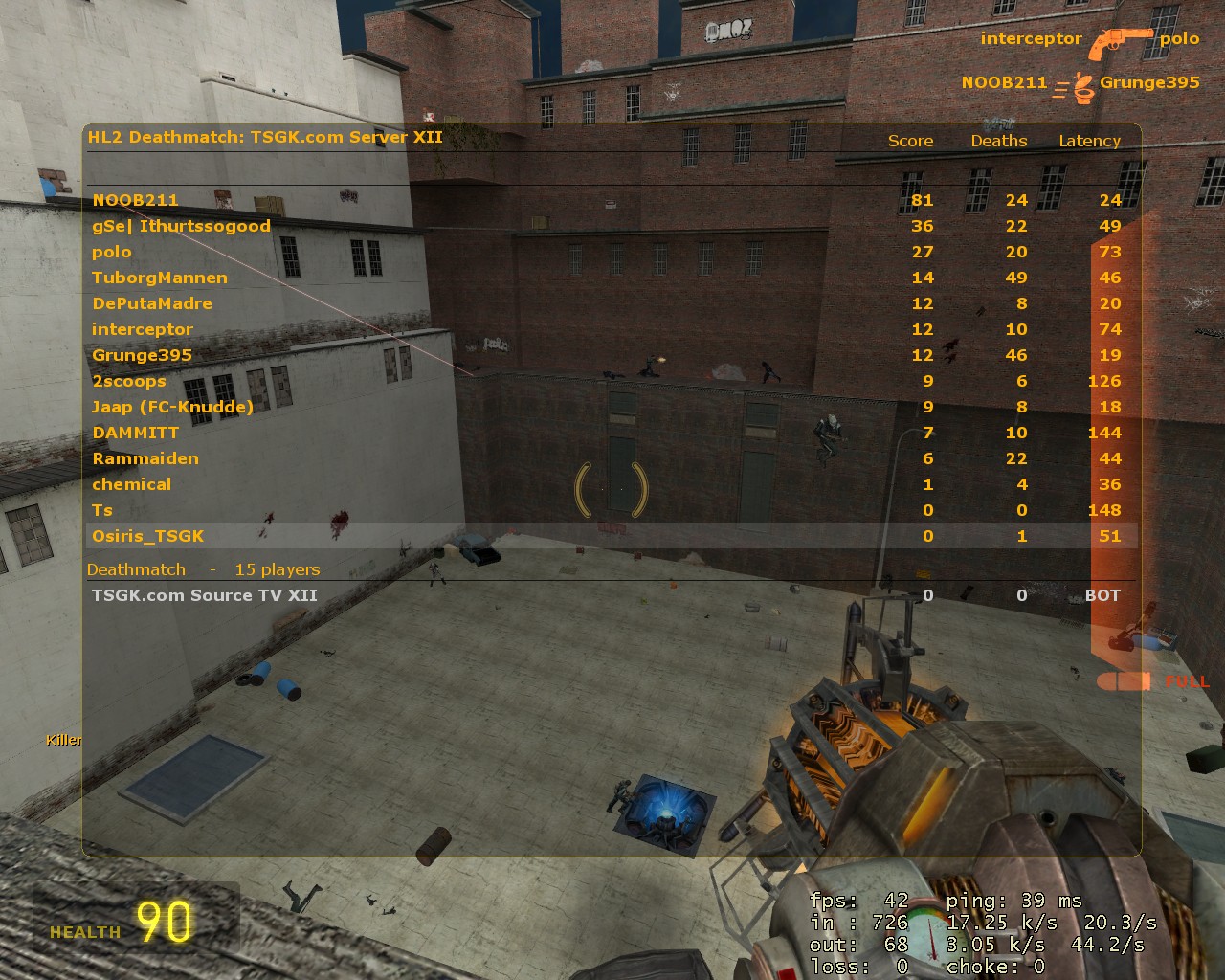
Task: Select the NOOB211 row at the top of scores
Action: coord(136,200)
